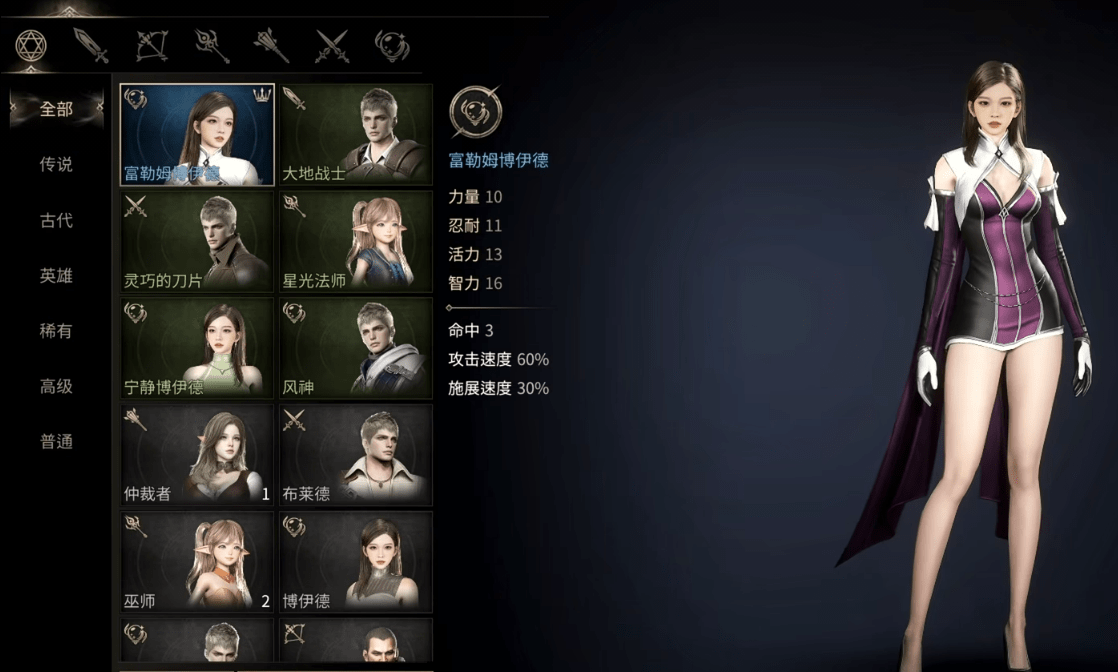Select the 布莱德 character card
Viewport: 1118px width, 672px height.
pyautogui.click(x=355, y=455)
